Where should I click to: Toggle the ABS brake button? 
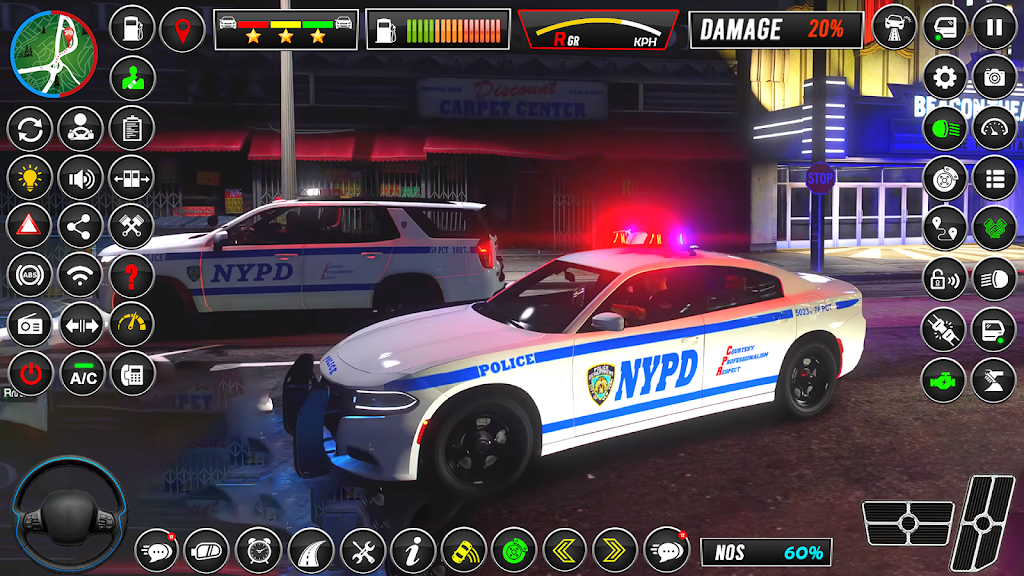click(x=30, y=275)
